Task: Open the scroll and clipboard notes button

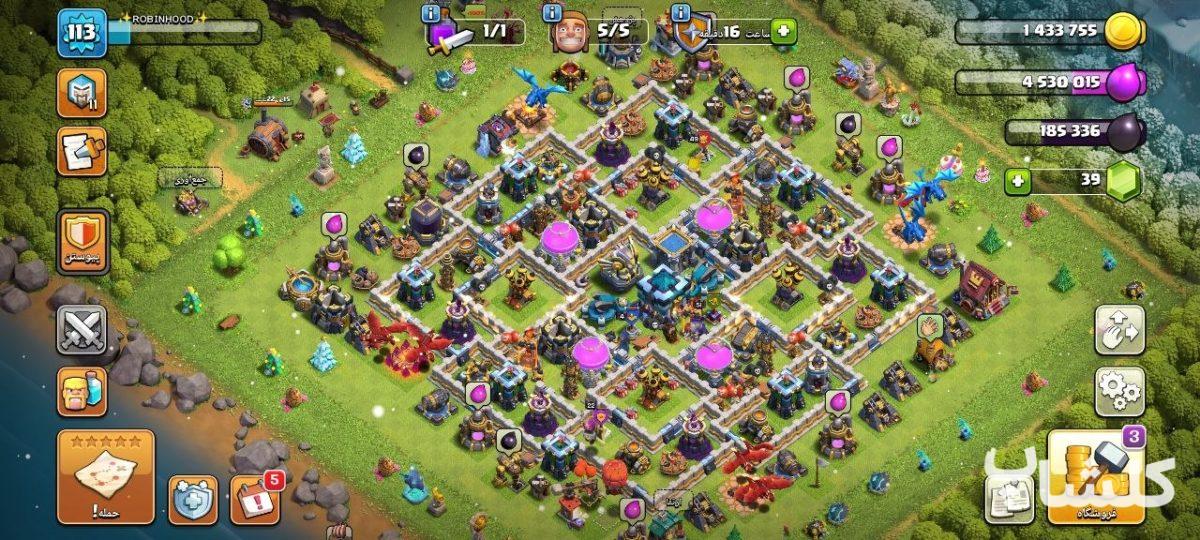Action: coord(82,151)
